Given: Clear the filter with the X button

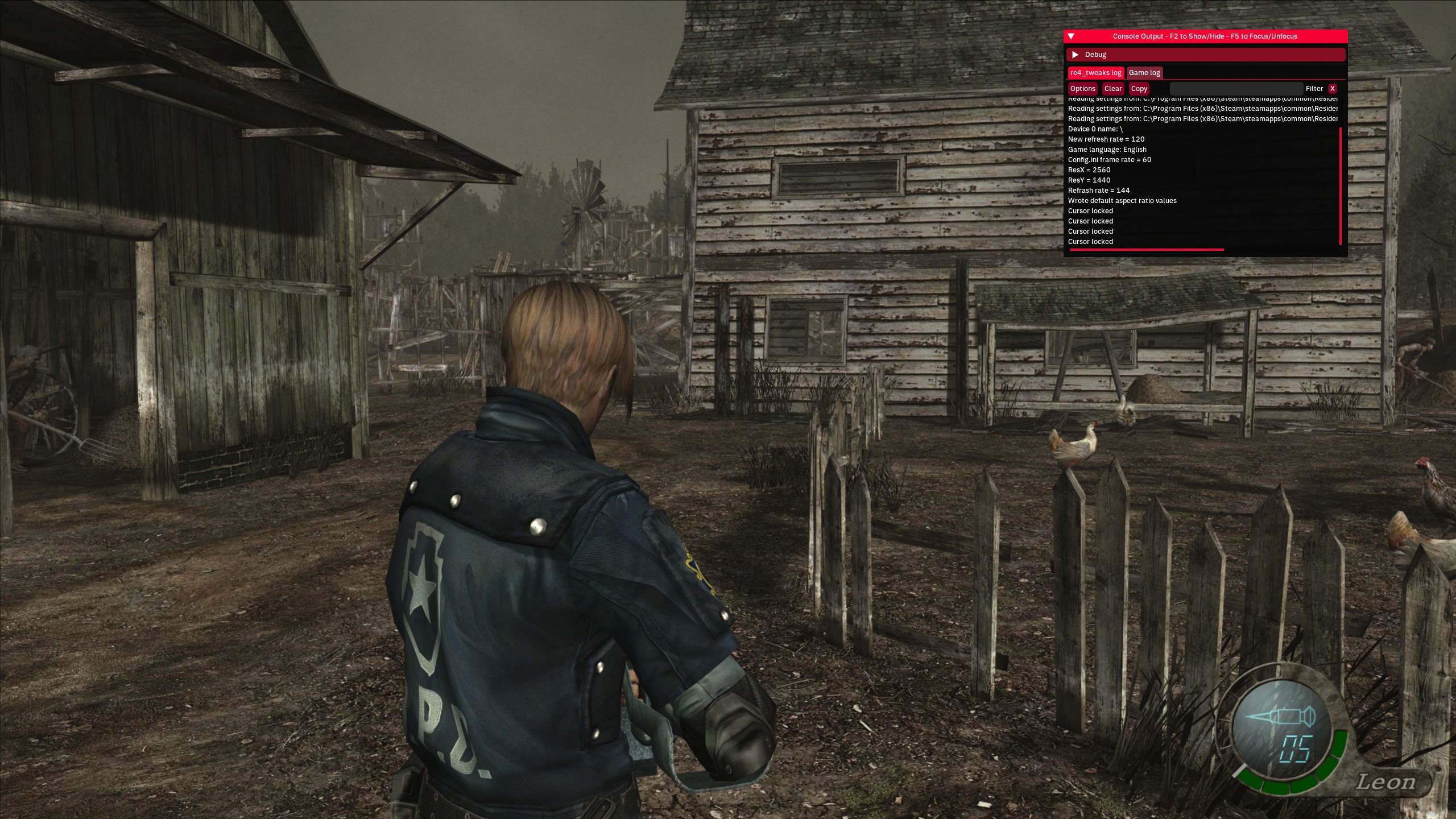Looking at the screenshot, I should (x=1332, y=89).
